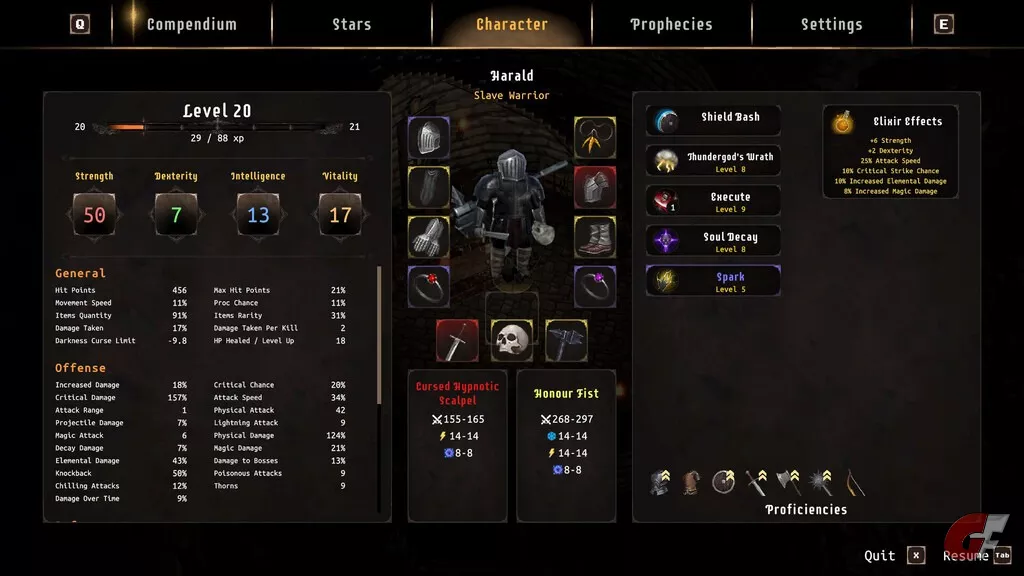Select the Execute skill entry
1024x576 pixels.
pyautogui.click(x=713, y=201)
